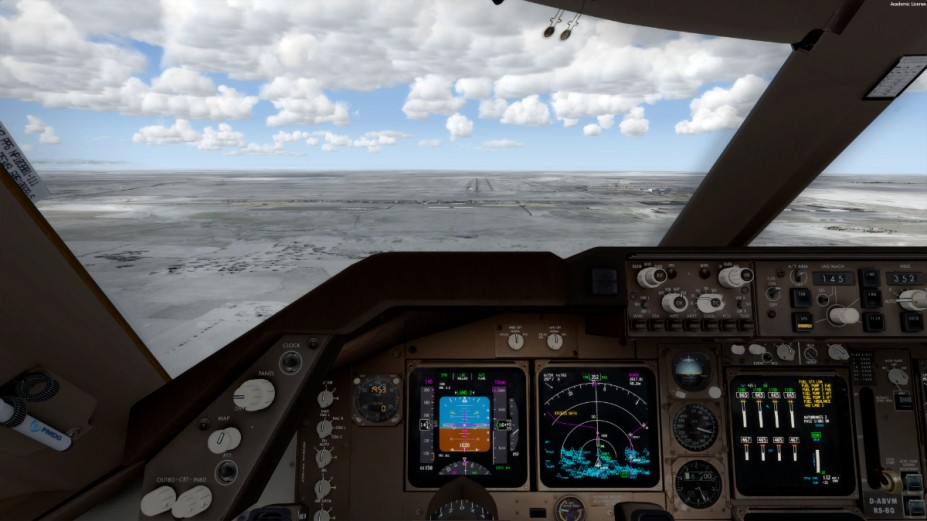Select the primary flight display screen

[465, 426]
